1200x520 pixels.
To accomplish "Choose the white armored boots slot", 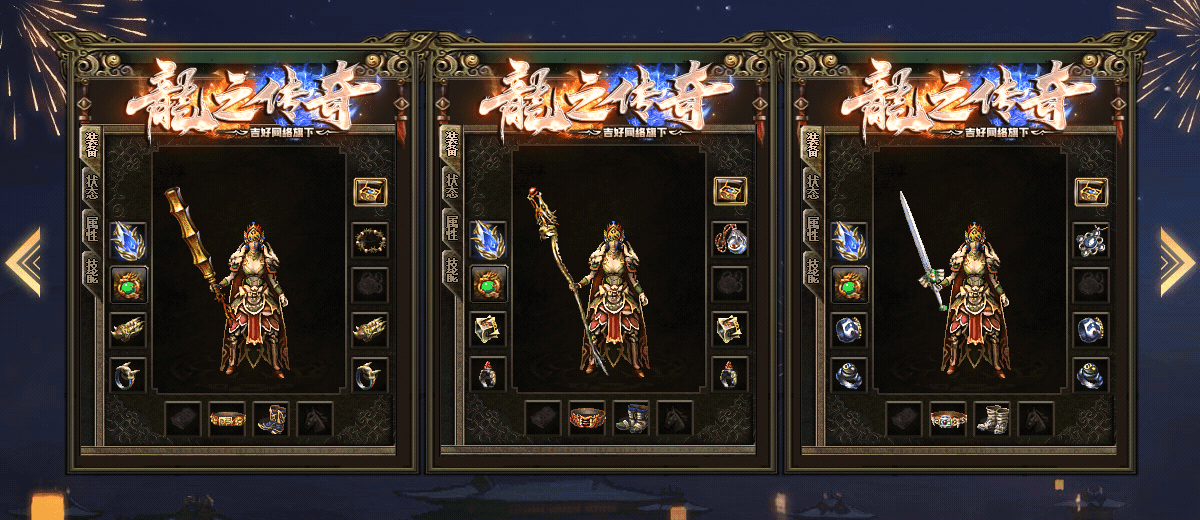I will pyautogui.click(x=991, y=418).
